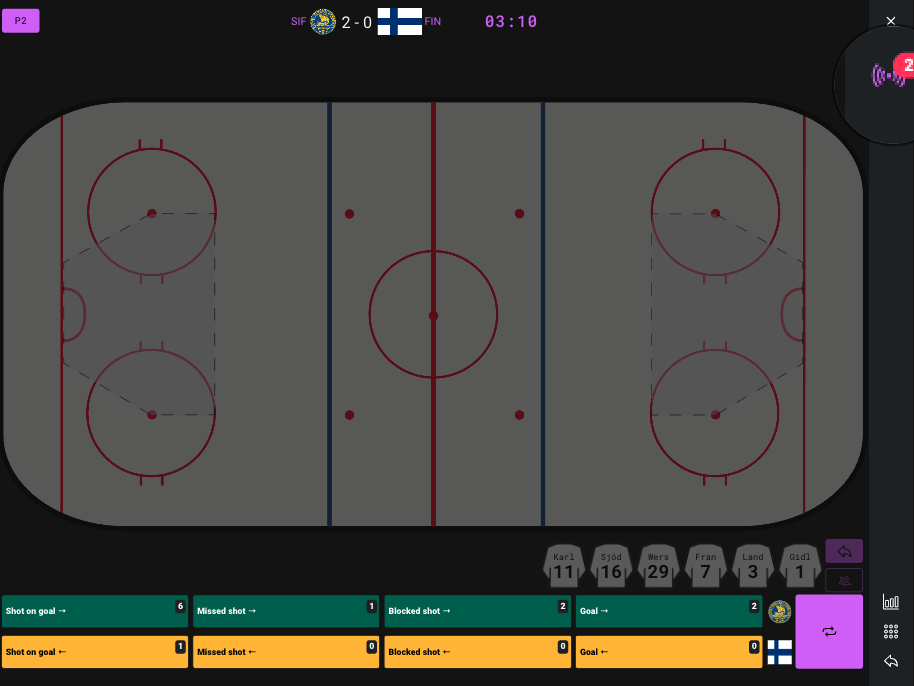This screenshot has width=914, height=686.
Task: Click the large purple swap-sides button
Action: 829,632
